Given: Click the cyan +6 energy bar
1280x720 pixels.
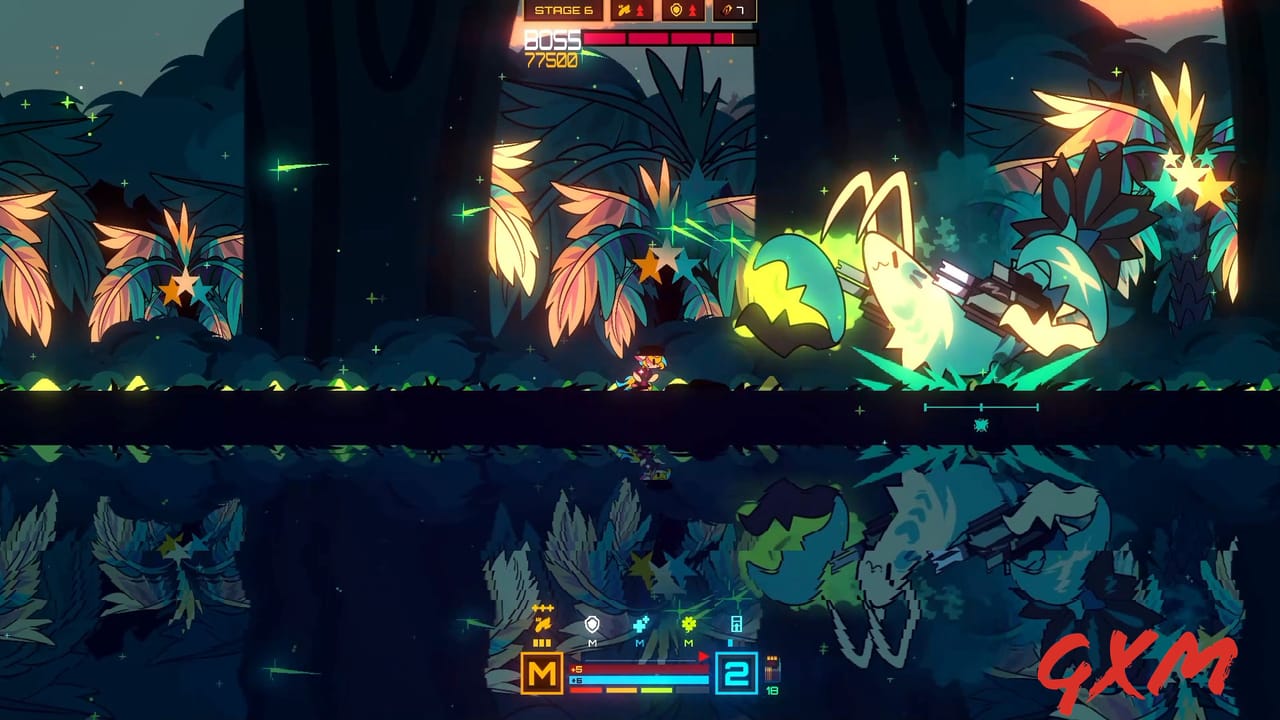Looking at the screenshot, I should click(x=638, y=679).
